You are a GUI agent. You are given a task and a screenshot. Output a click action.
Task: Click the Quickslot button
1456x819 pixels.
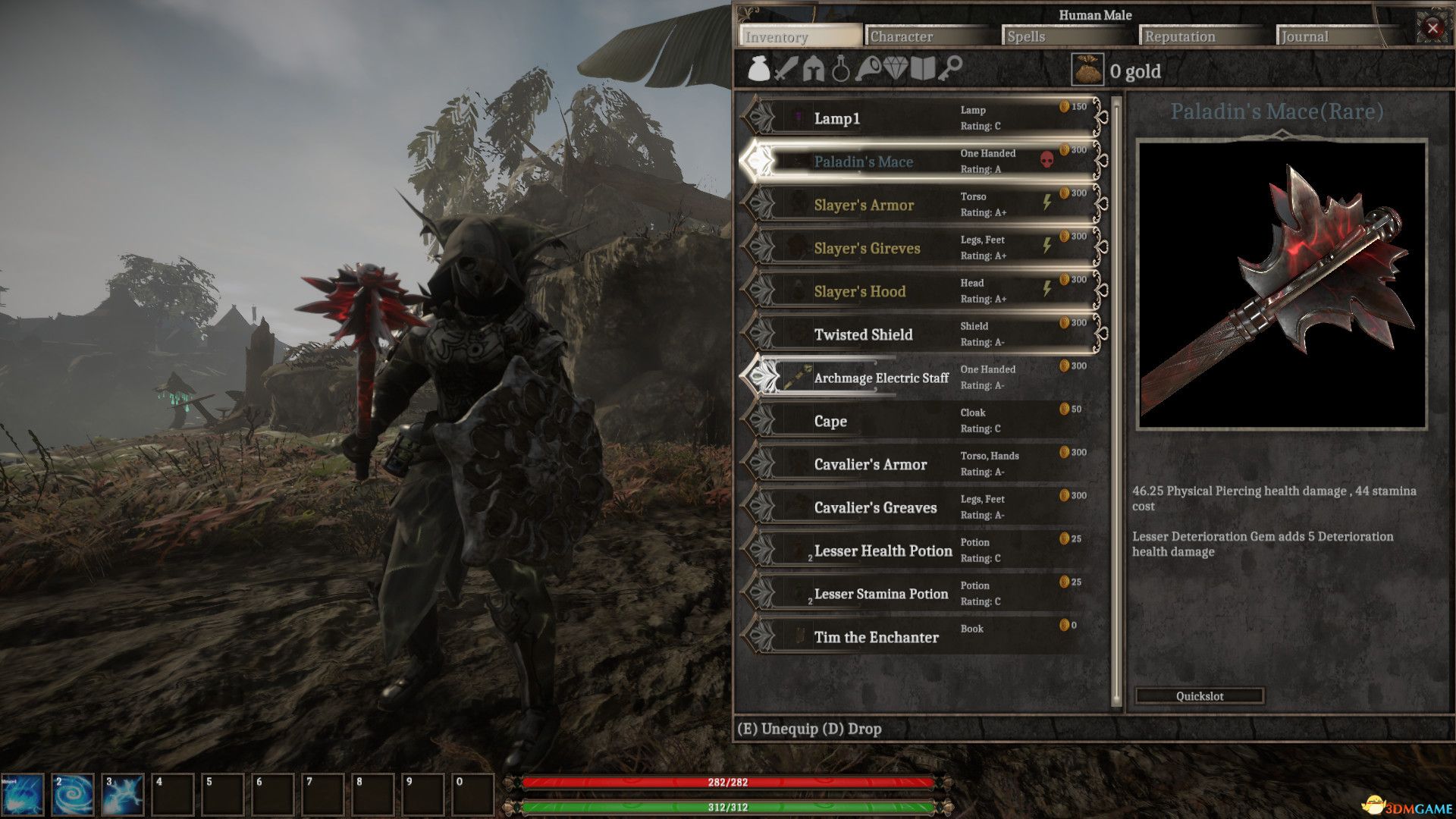coord(1199,695)
